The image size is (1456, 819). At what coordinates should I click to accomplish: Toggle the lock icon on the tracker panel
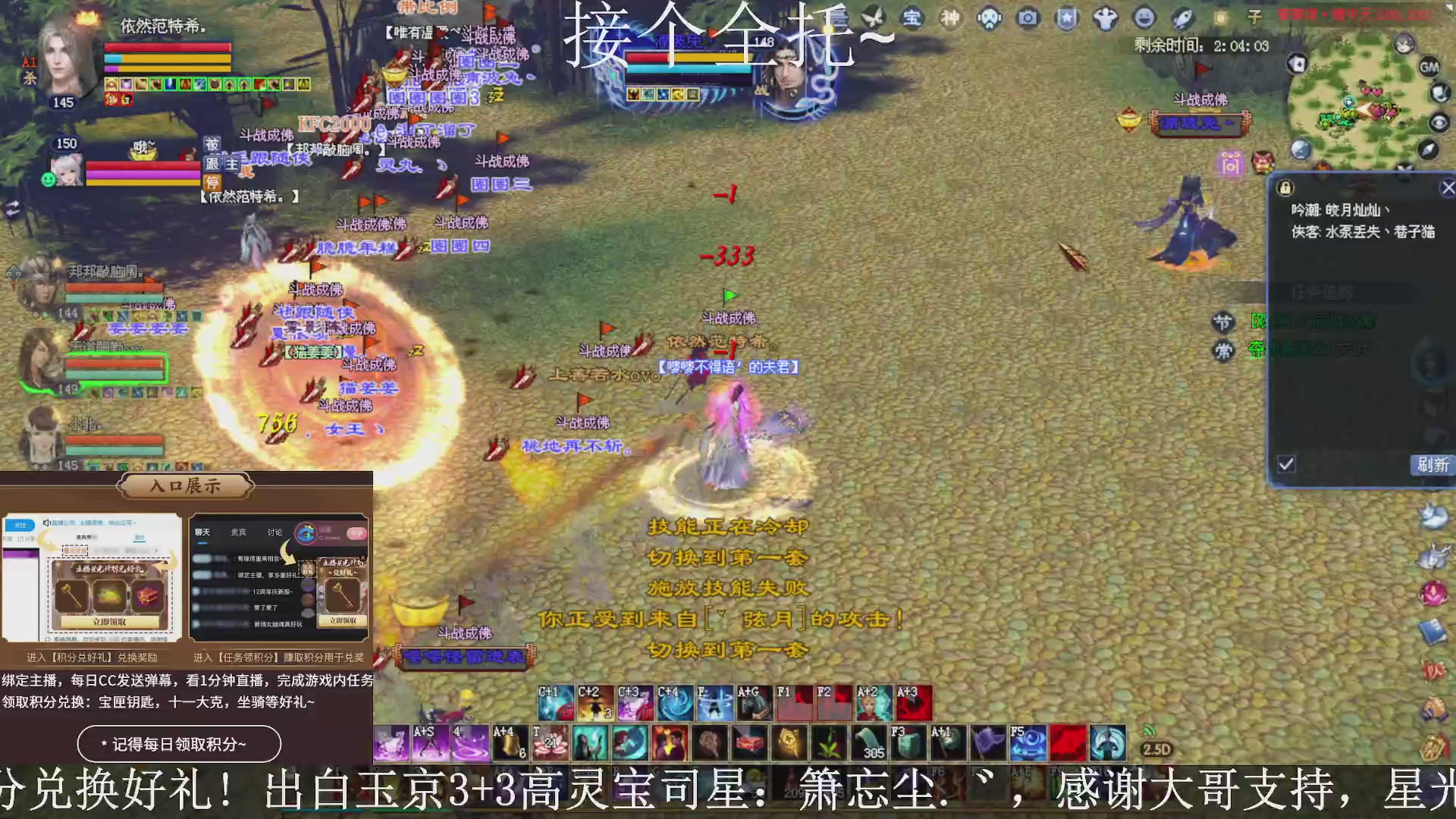click(1285, 187)
